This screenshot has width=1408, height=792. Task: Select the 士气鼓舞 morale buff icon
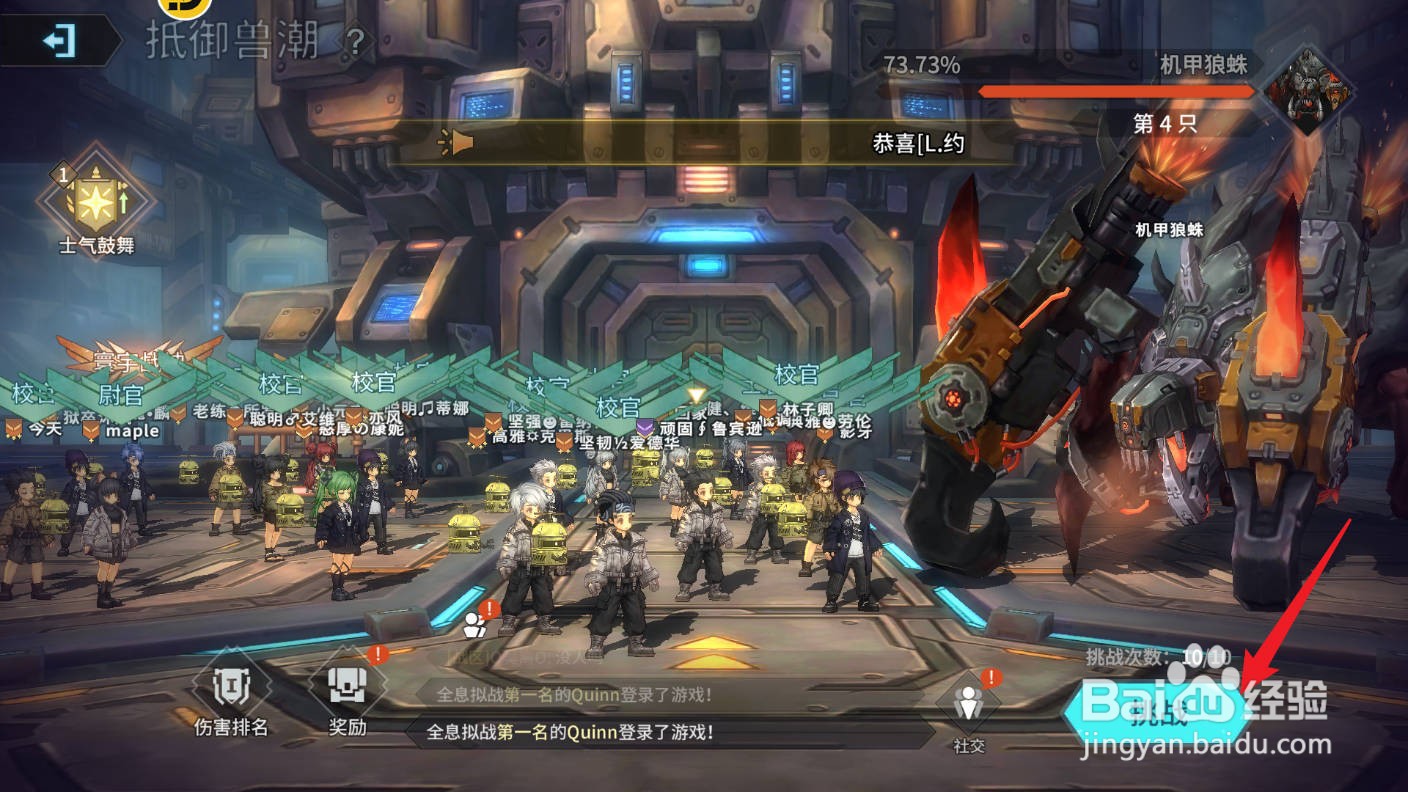click(x=95, y=197)
